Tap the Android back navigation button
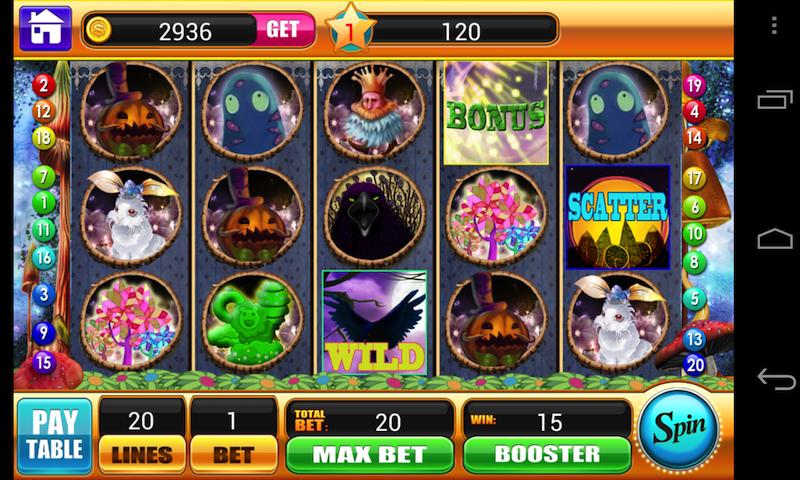The image size is (800, 480). click(775, 378)
